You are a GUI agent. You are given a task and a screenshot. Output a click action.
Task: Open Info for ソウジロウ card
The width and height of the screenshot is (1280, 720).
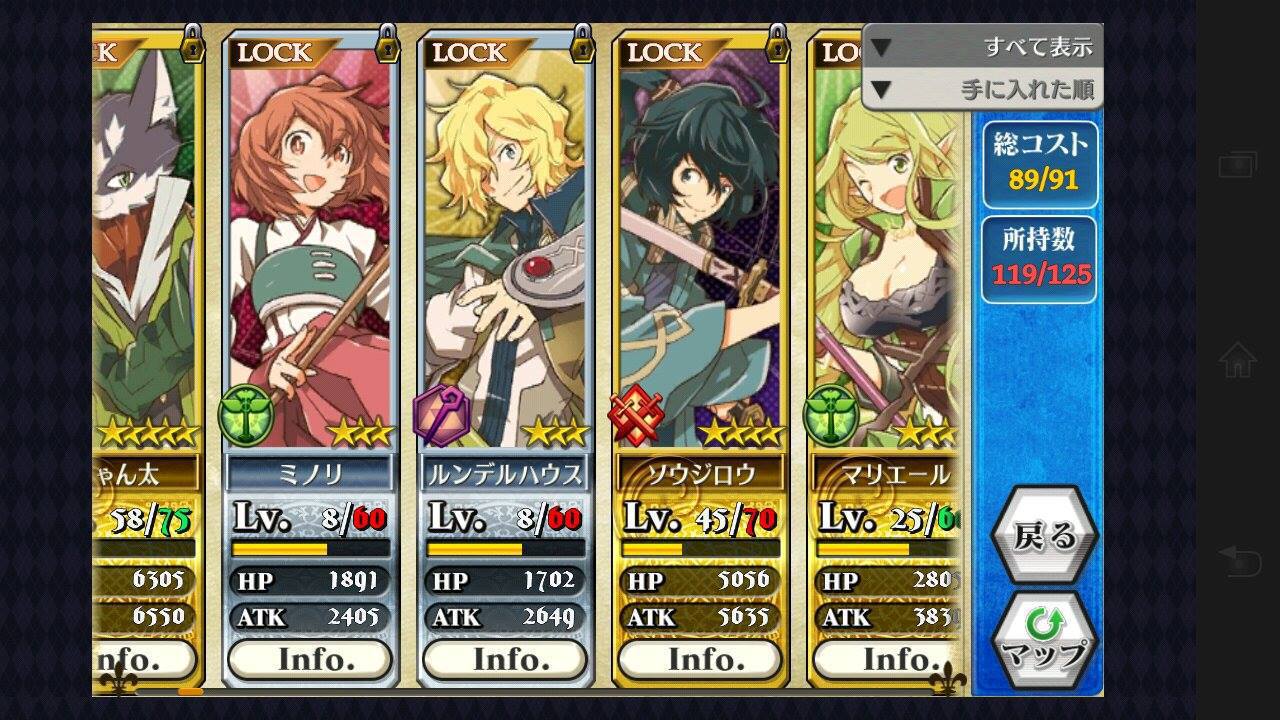[699, 660]
